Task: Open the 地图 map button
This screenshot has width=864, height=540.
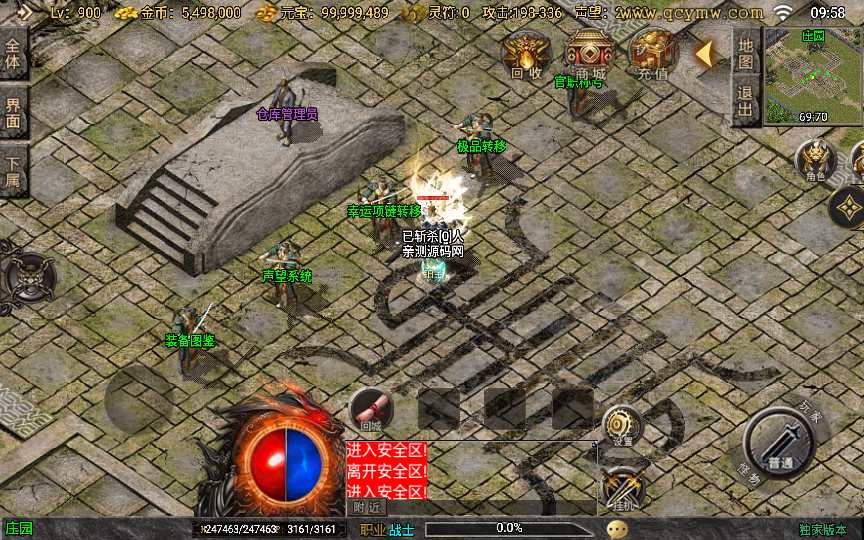Action: tap(745, 52)
